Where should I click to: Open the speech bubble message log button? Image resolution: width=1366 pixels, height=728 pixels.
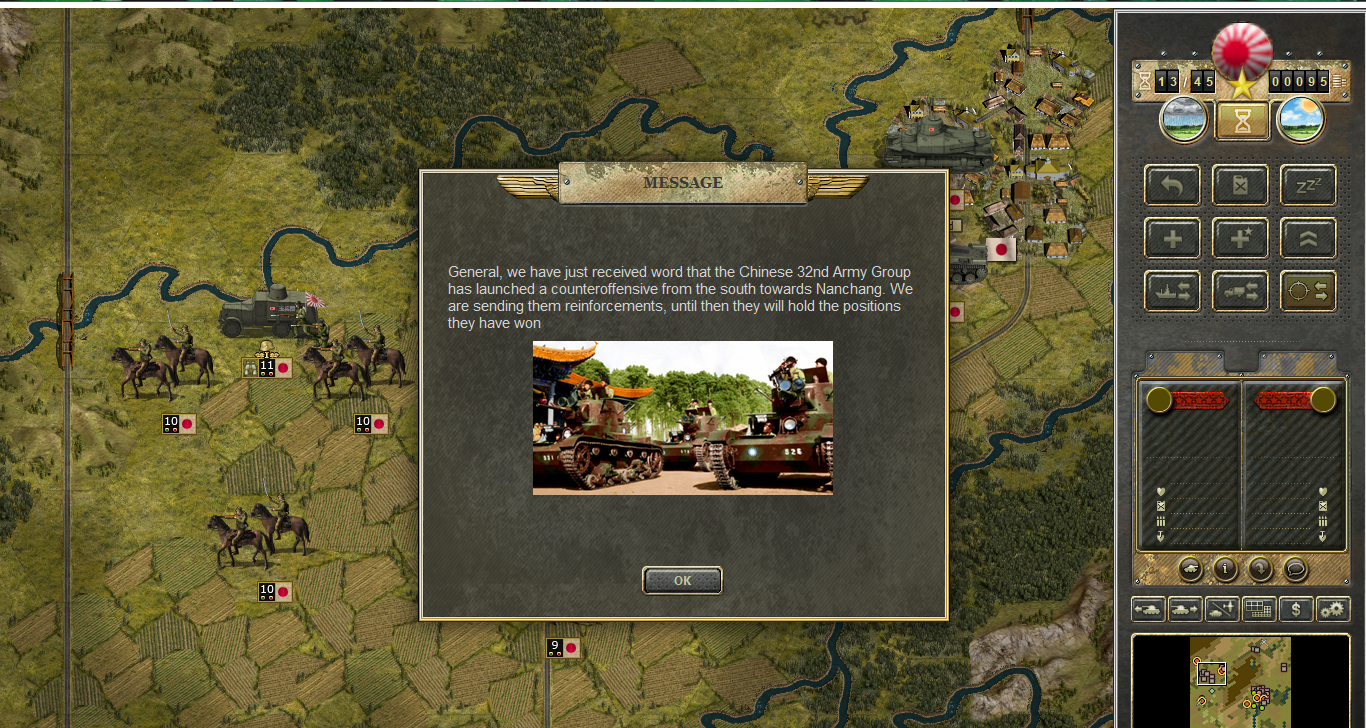pos(1295,569)
